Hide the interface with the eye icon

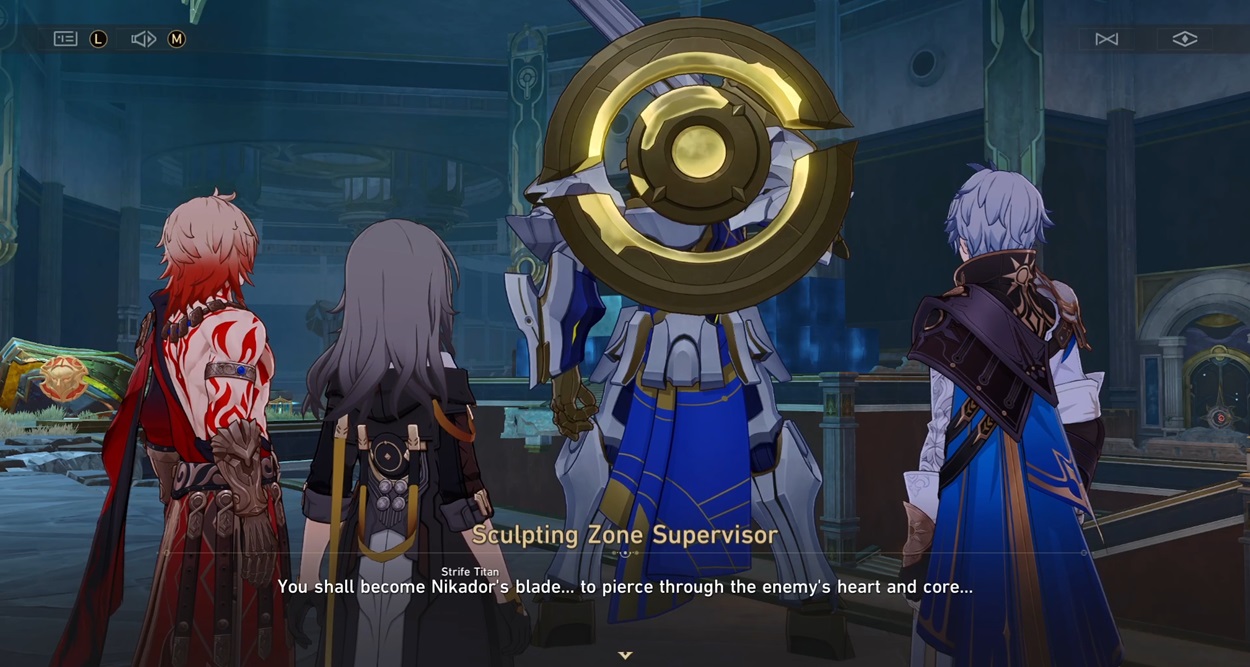tap(1184, 39)
